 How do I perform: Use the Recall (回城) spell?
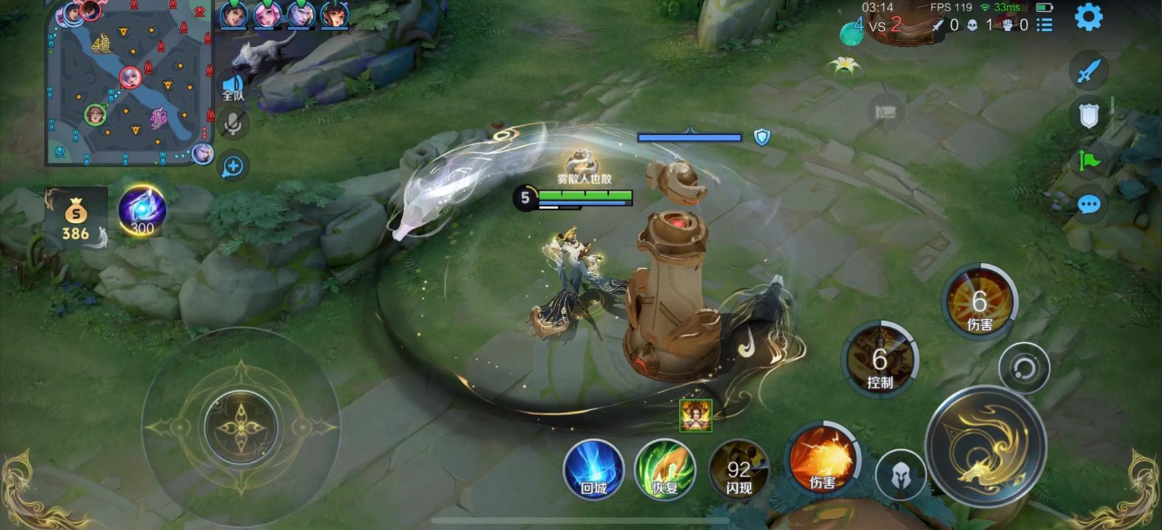coord(594,469)
